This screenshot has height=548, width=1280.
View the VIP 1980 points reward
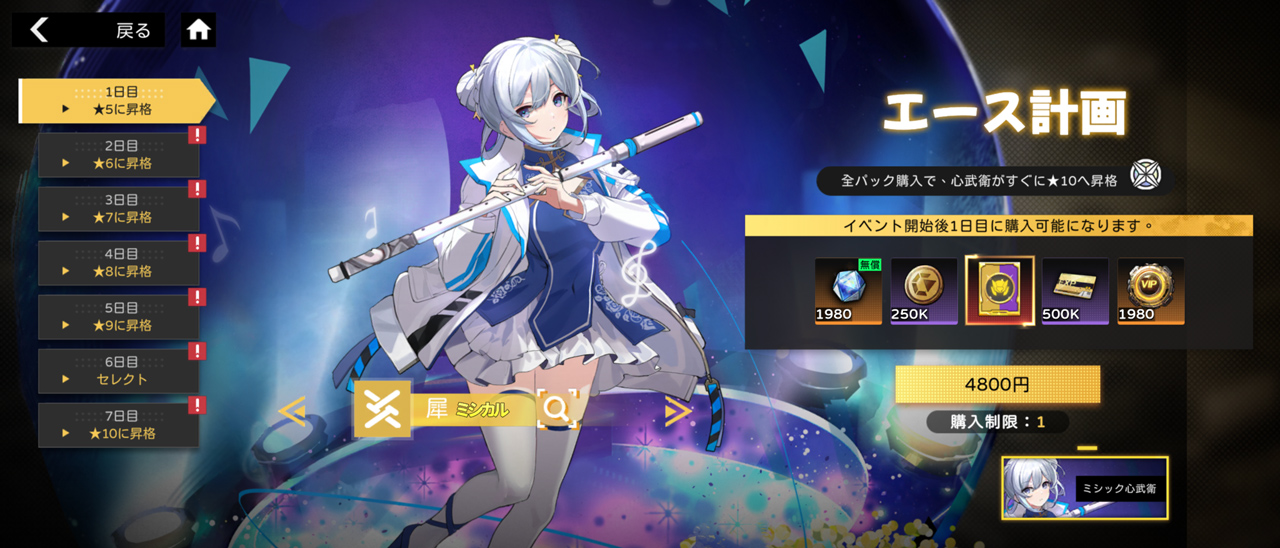(x=1151, y=291)
